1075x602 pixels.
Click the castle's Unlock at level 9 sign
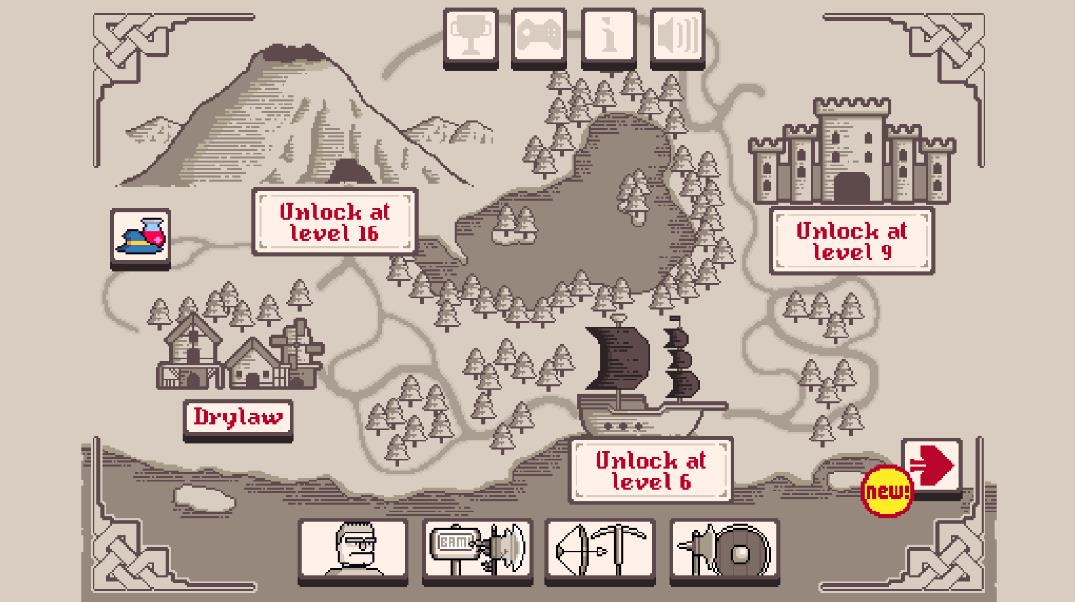pos(851,241)
